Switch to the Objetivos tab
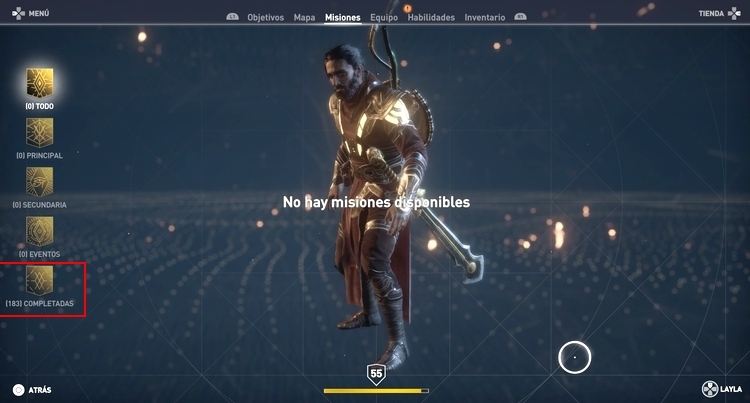This screenshot has height=403, width=750. 265,17
